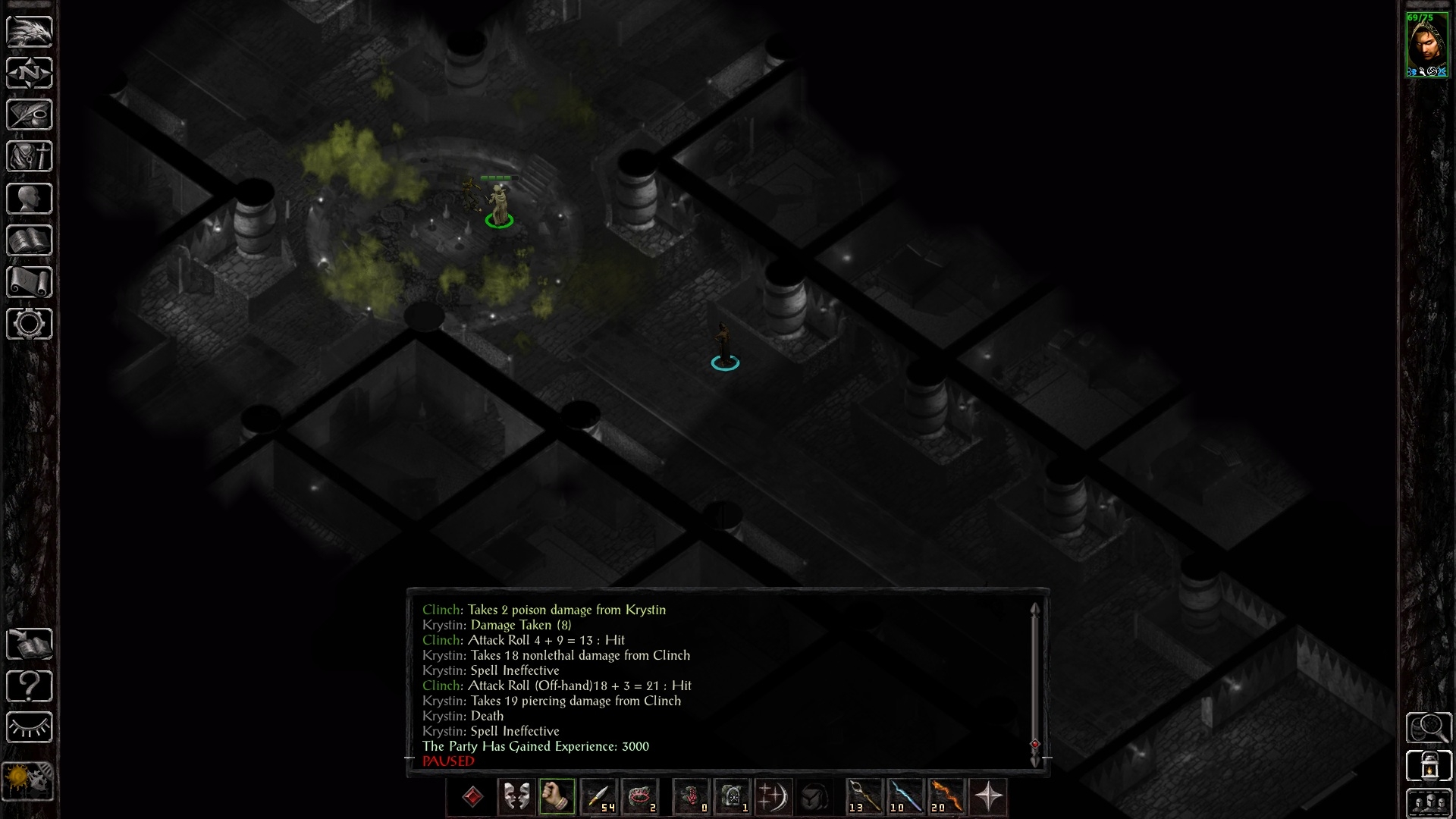The height and width of the screenshot is (819, 1456).
Task: Open the inventory backpack and sword button
Action: pos(30,157)
